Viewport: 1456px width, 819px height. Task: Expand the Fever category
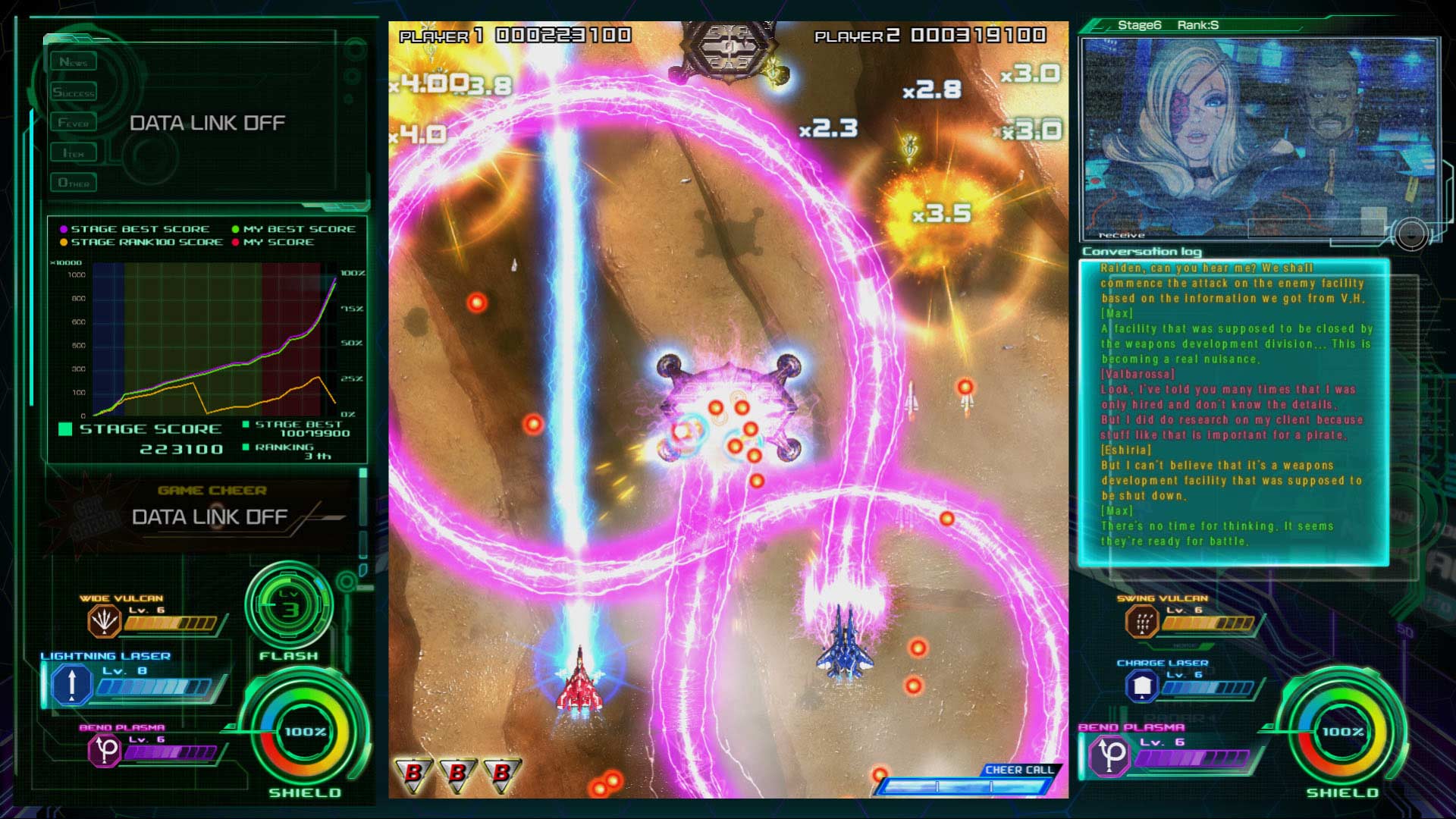pyautogui.click(x=75, y=121)
